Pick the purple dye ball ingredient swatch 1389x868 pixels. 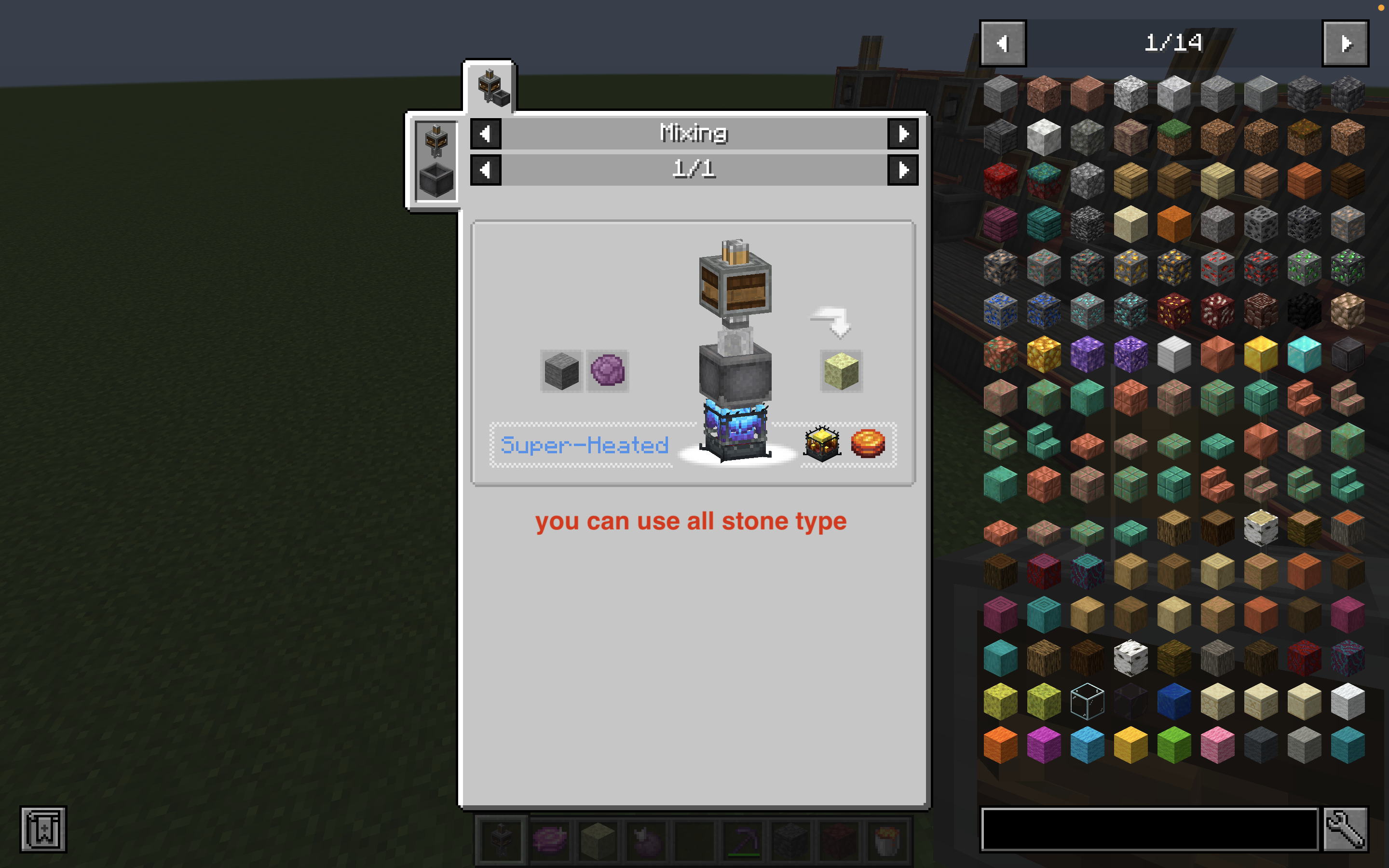tap(608, 370)
